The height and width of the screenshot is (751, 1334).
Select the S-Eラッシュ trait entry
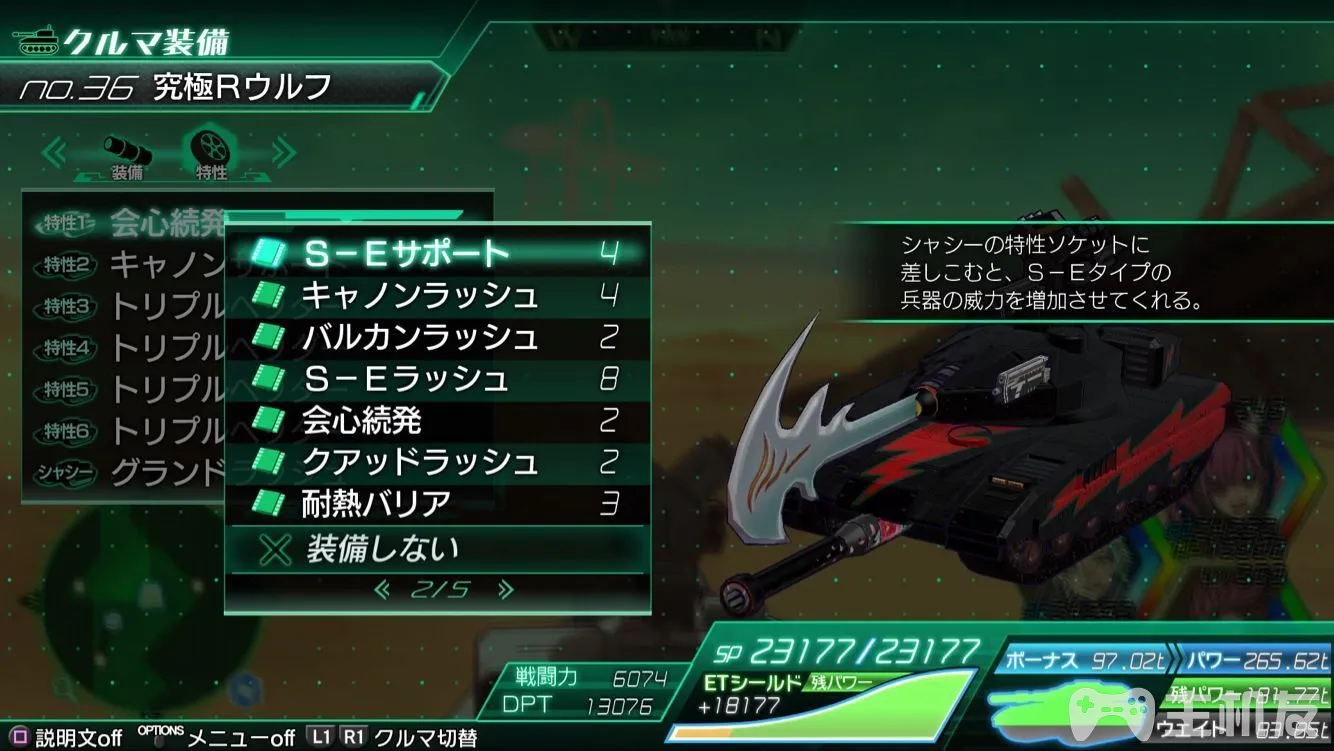pyautogui.click(x=436, y=379)
